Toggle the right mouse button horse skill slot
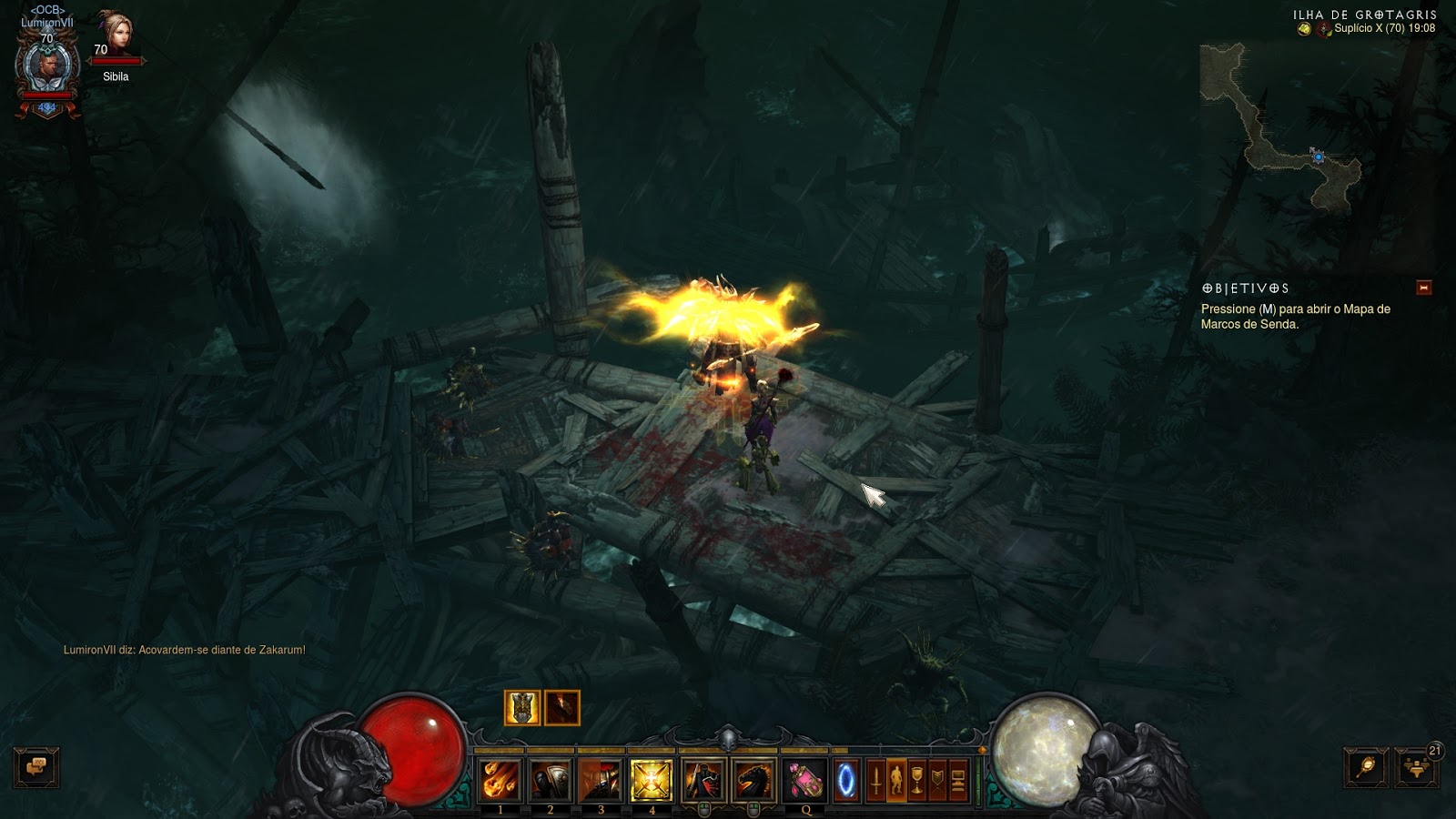The image size is (1456, 819). coord(753,780)
